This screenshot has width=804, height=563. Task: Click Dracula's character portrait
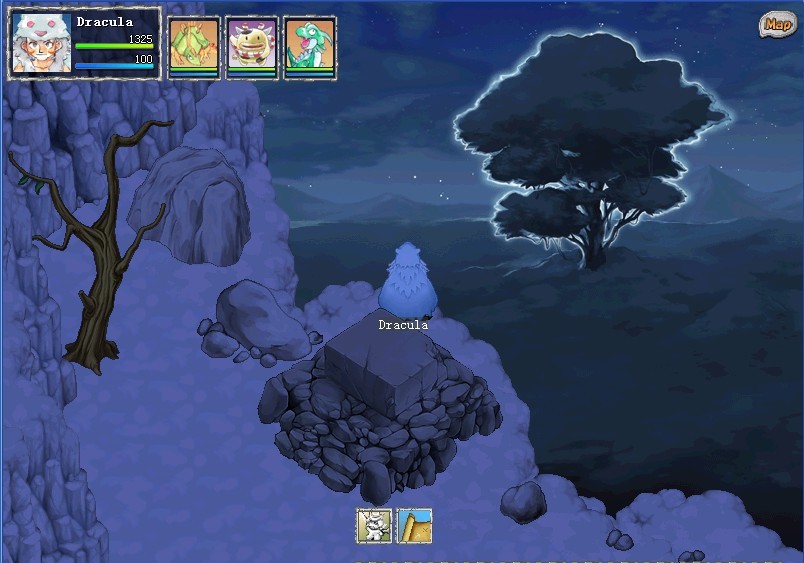(x=40, y=43)
